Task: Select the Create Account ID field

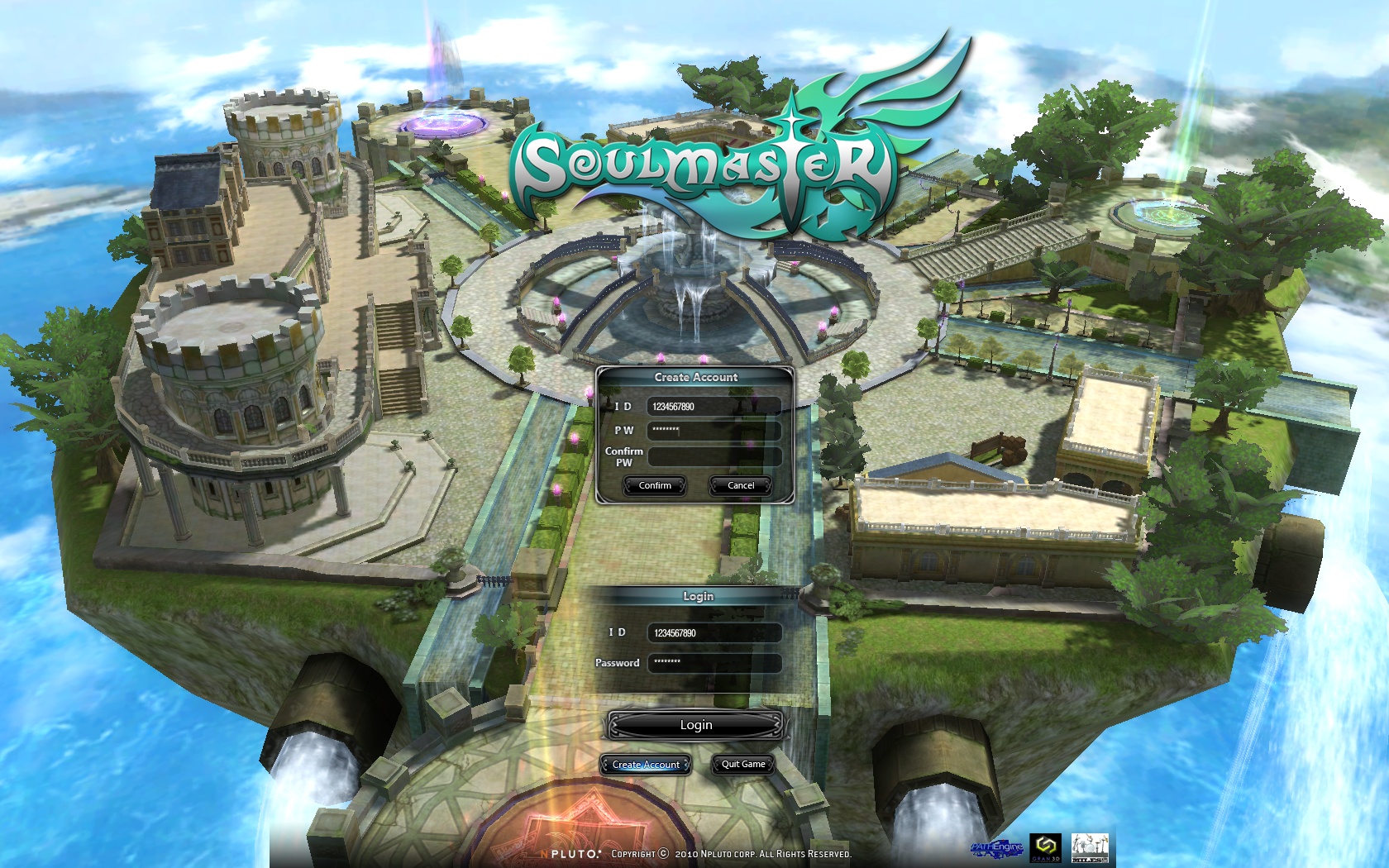Action: pyautogui.click(x=714, y=406)
